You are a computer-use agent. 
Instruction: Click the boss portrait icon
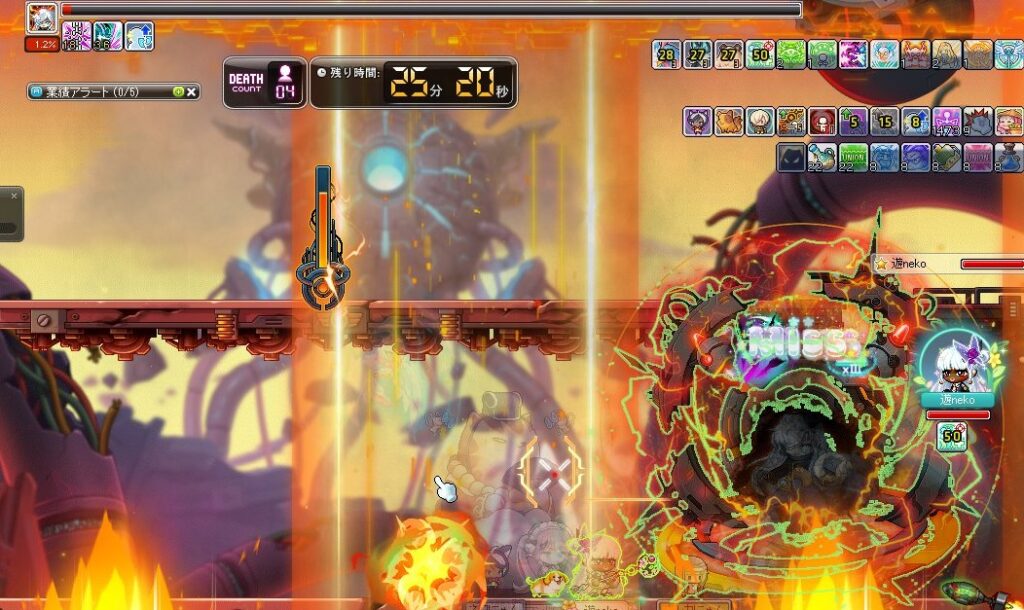42,17
